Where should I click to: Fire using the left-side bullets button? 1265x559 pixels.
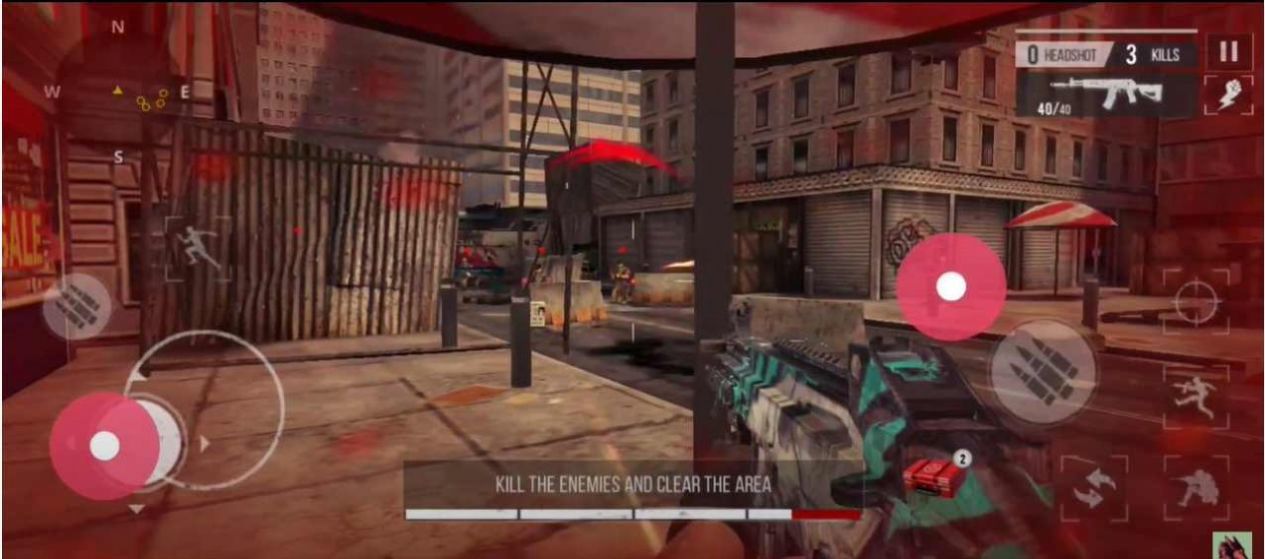(77, 307)
